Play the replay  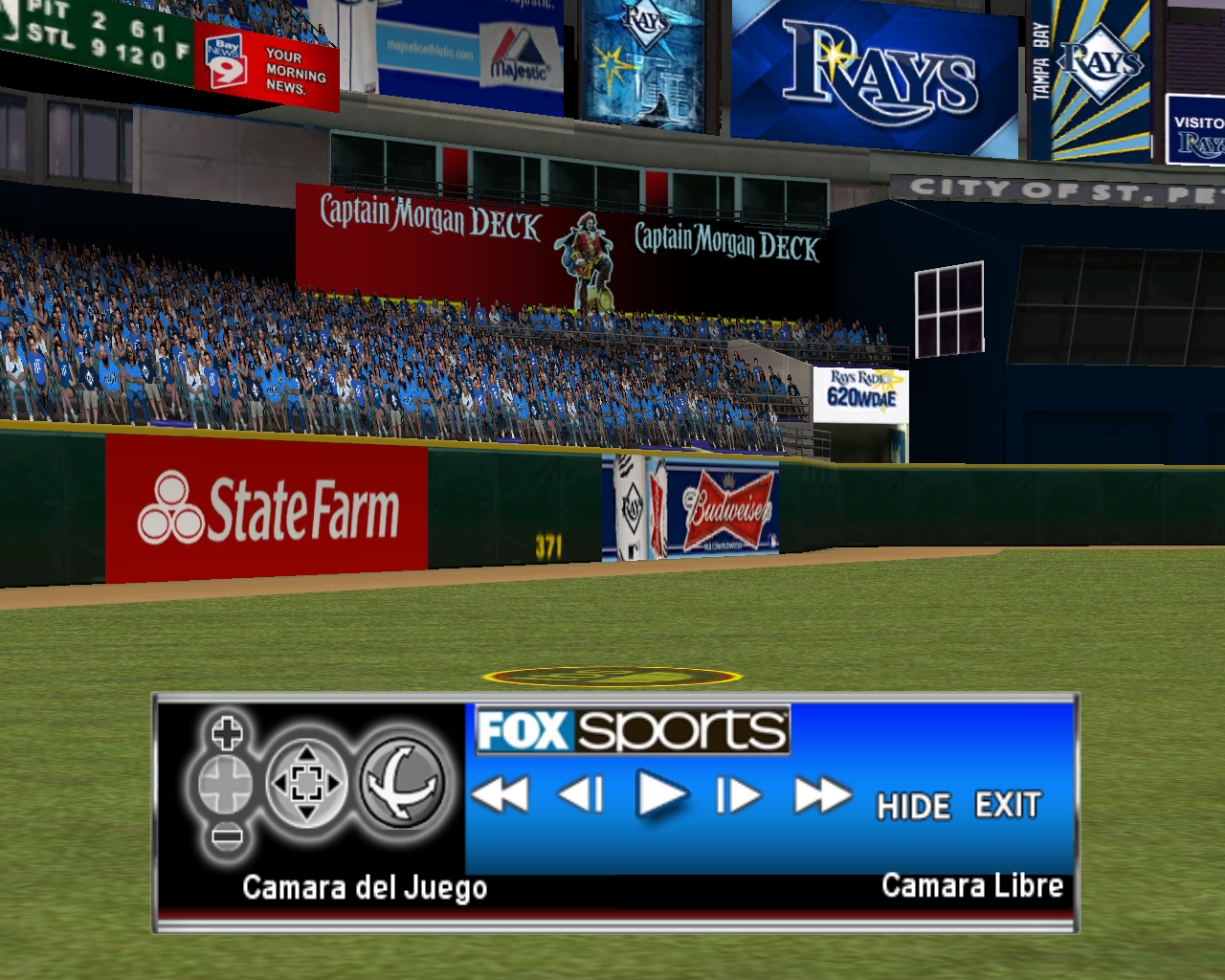(661, 794)
